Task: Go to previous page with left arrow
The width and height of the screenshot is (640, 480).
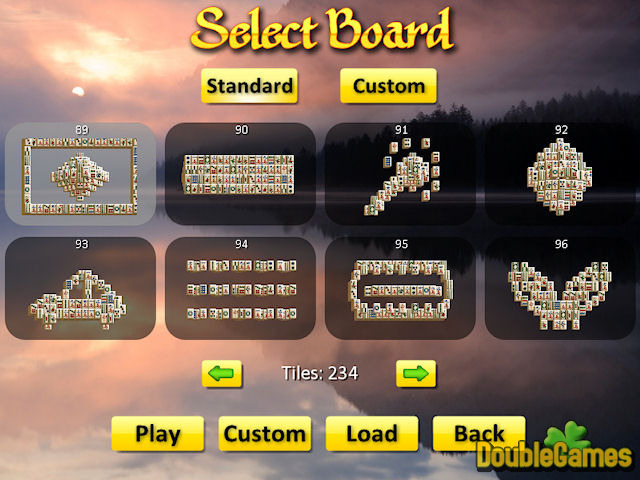Action: tap(223, 374)
